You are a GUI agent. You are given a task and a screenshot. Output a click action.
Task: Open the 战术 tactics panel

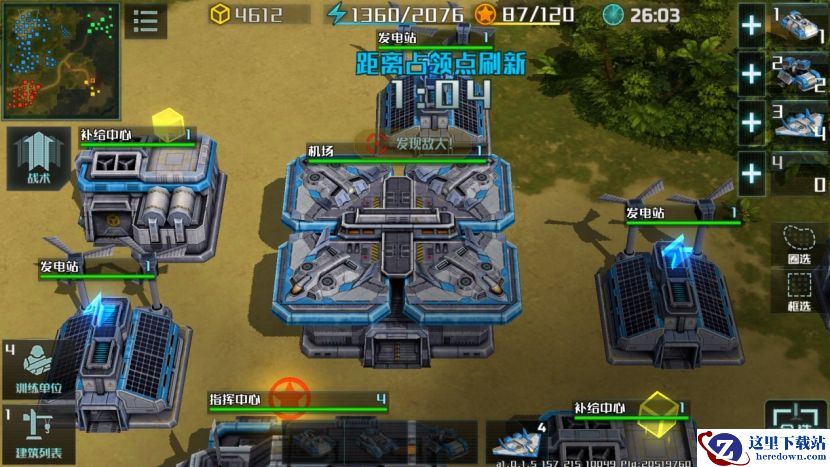coord(37,159)
